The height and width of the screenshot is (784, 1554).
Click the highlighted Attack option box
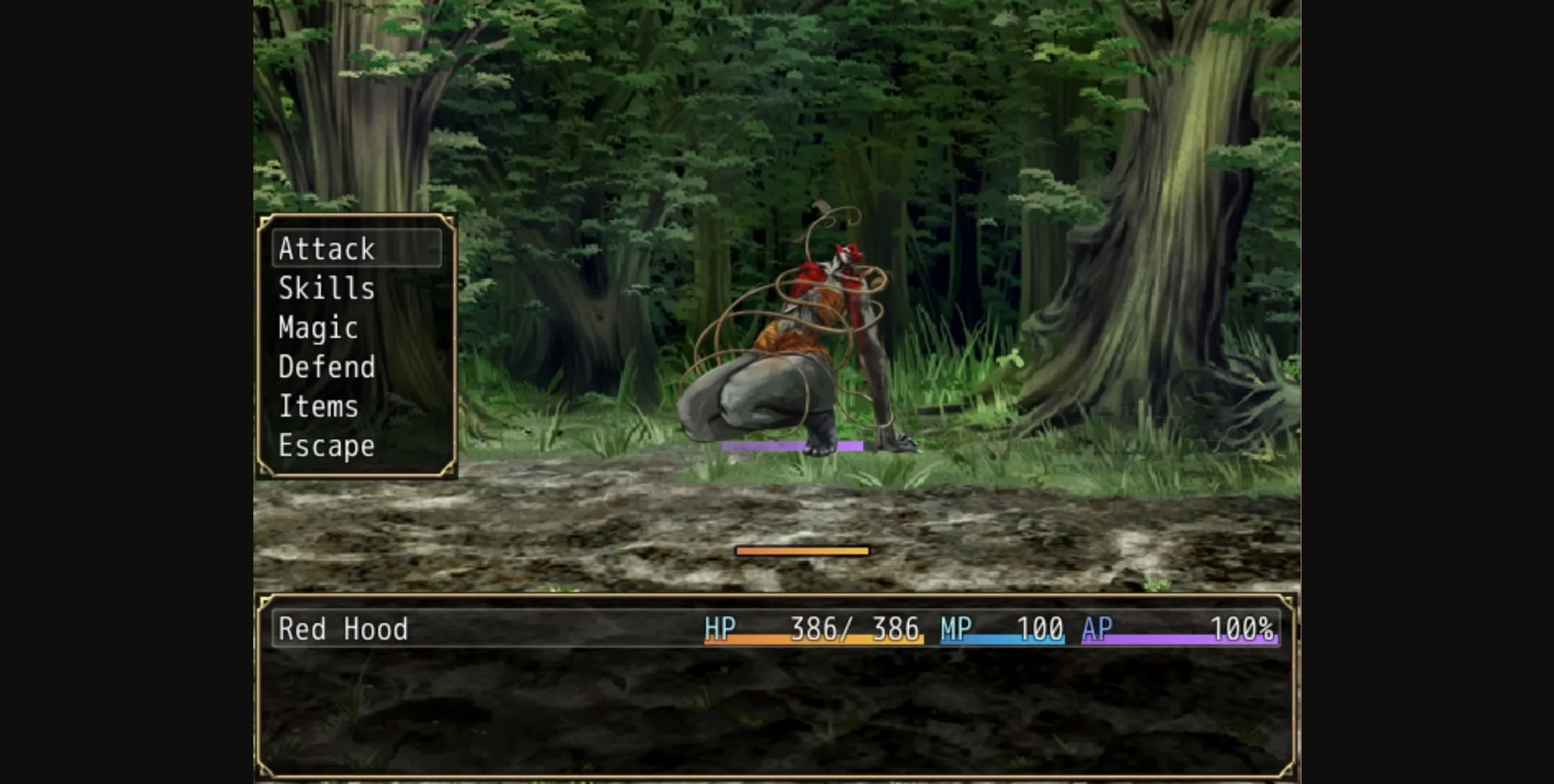point(356,249)
